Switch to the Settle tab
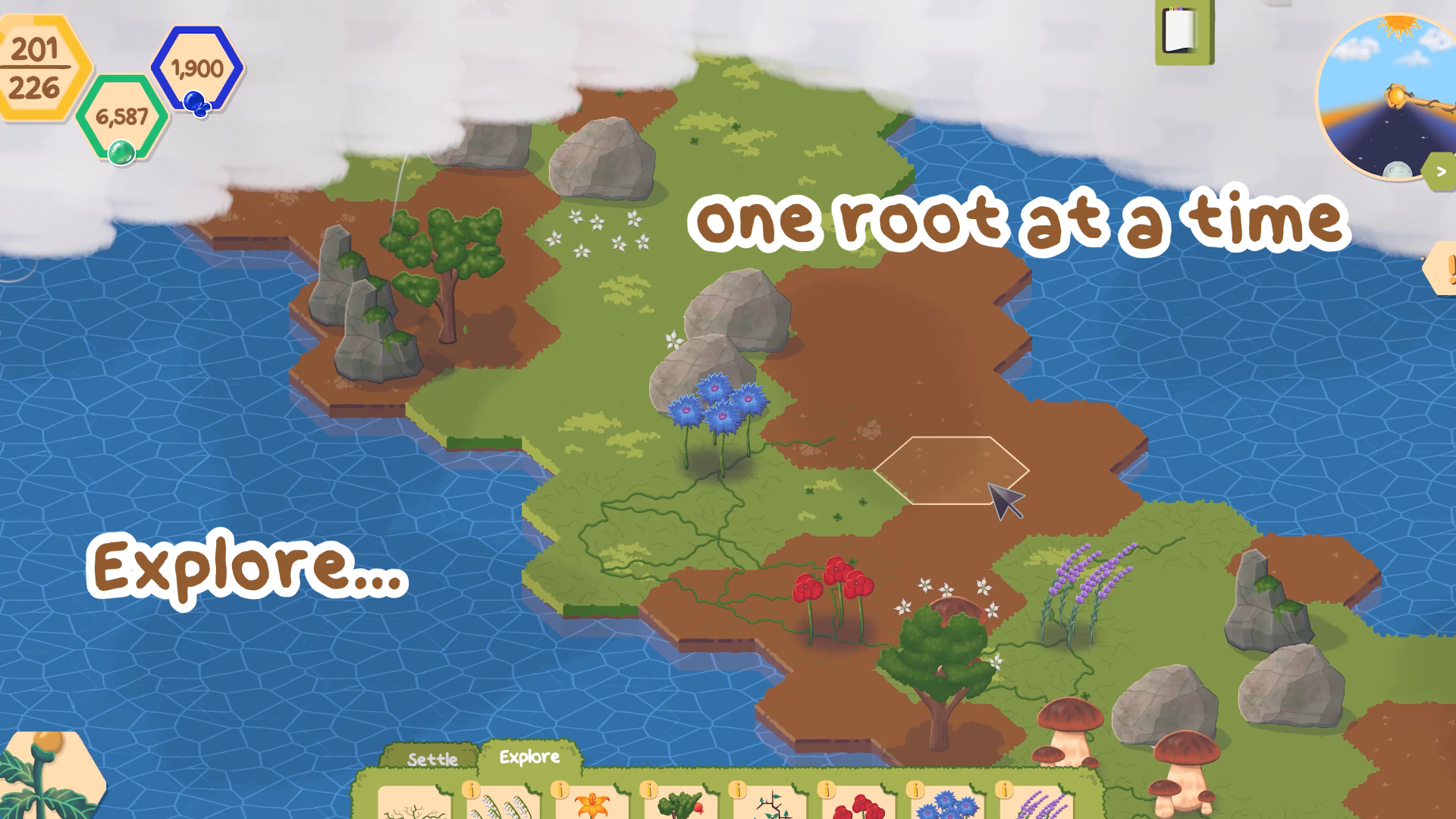1456x819 pixels. [432, 759]
